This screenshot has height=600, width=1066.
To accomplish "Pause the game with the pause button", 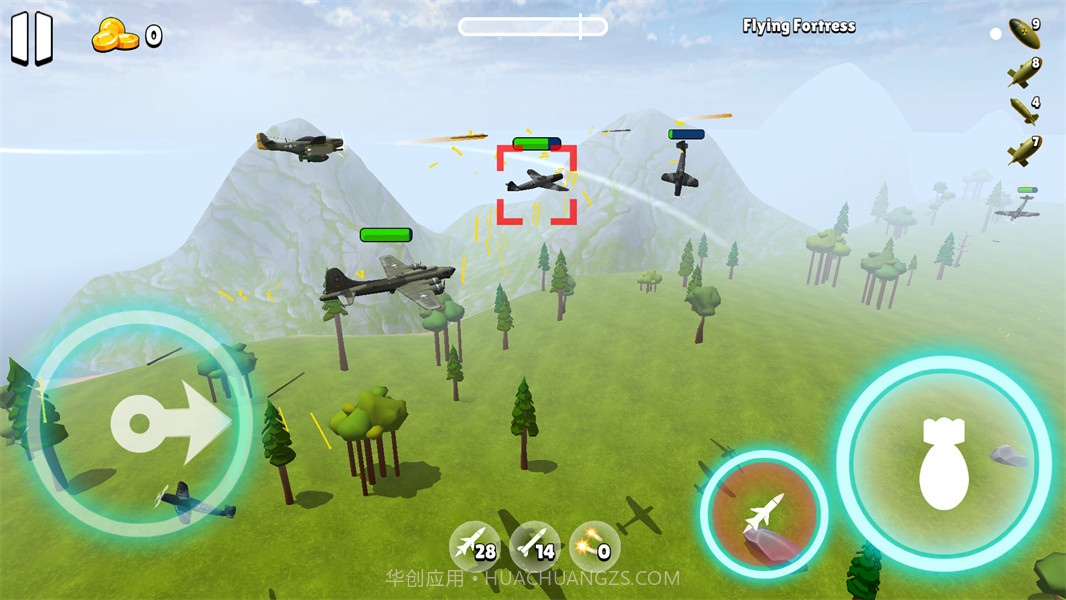I will [x=31, y=39].
